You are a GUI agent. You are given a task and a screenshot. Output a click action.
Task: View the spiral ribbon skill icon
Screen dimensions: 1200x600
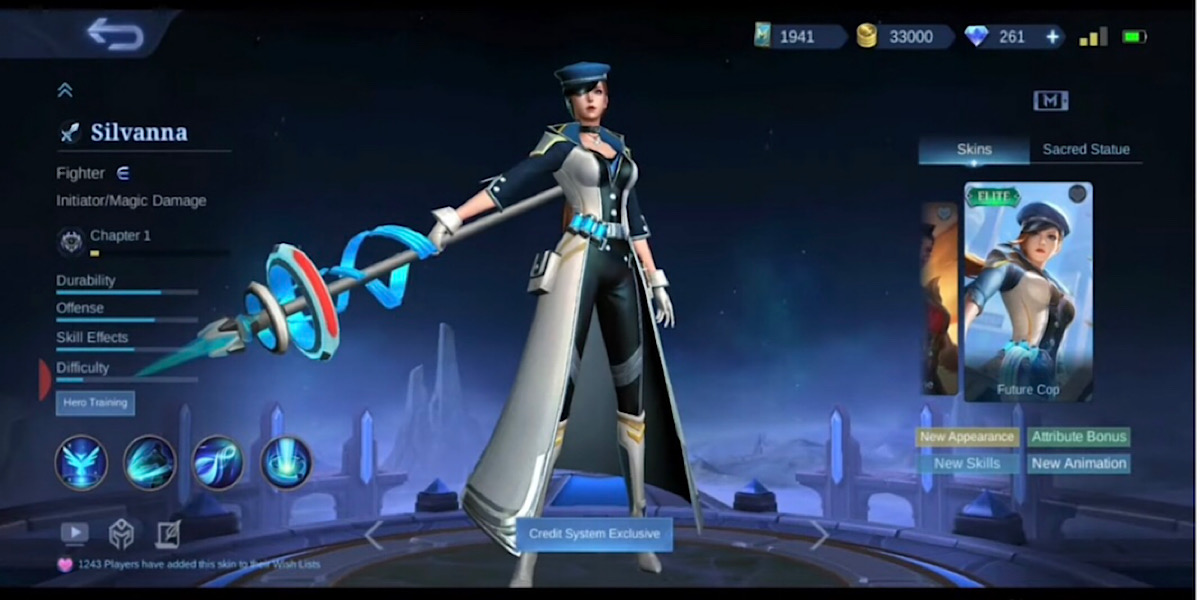pos(218,462)
